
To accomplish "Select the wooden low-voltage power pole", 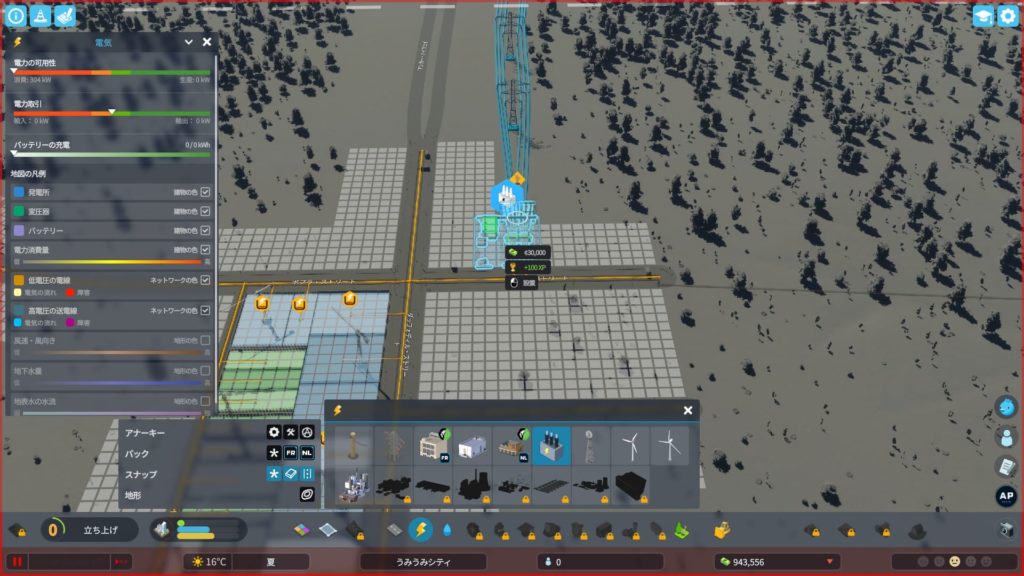I will tap(353, 446).
